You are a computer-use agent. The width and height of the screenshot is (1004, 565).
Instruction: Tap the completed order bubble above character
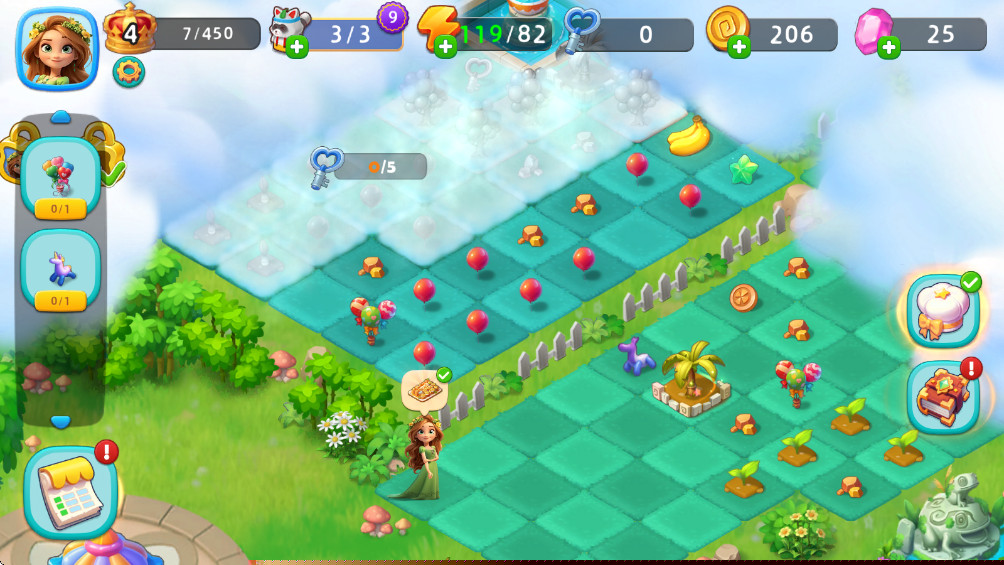click(x=423, y=390)
